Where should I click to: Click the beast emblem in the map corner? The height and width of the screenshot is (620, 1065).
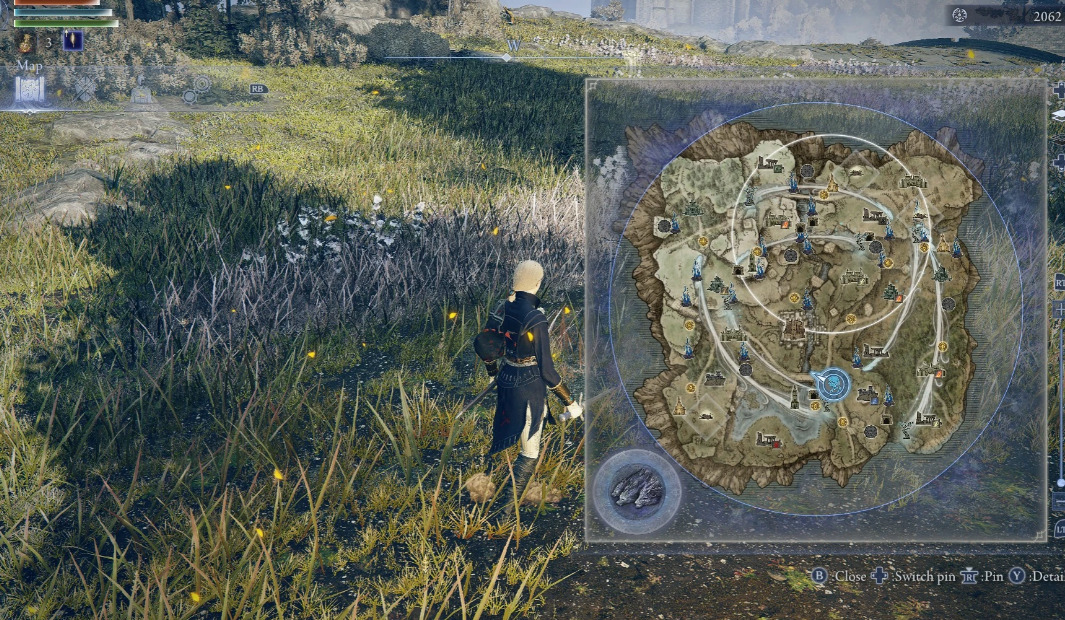coord(636,490)
